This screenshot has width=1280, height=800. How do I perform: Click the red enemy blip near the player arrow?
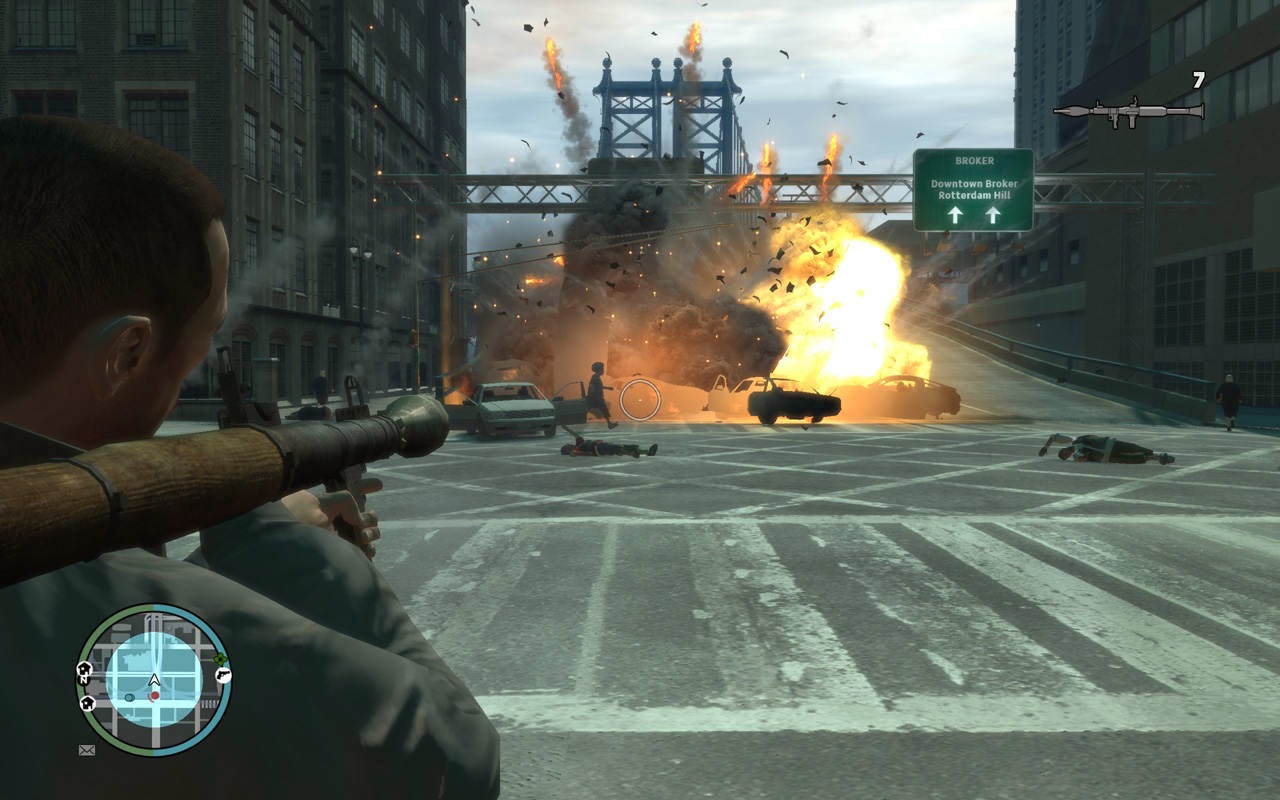pos(154,695)
